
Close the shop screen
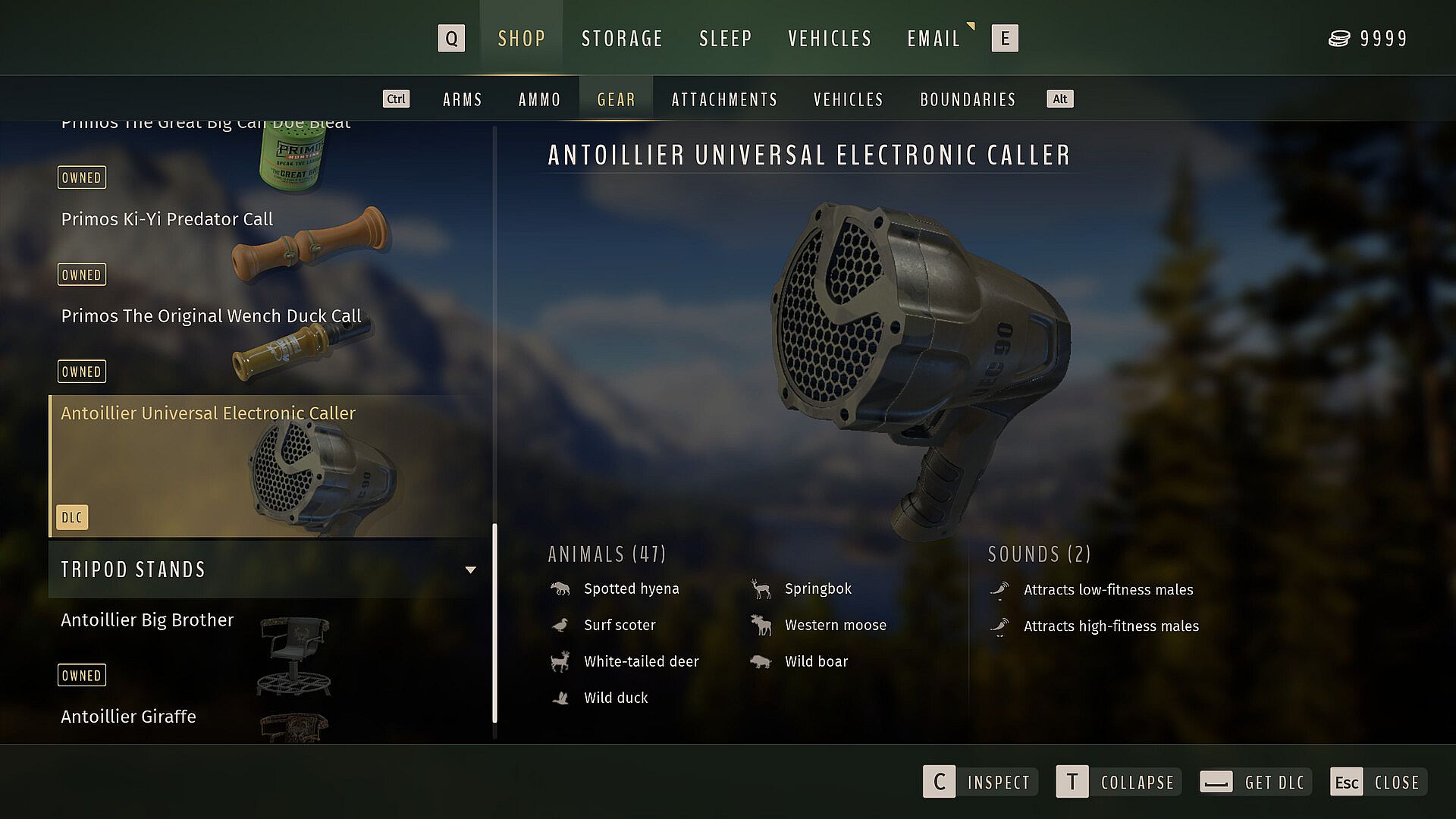pos(1377,782)
